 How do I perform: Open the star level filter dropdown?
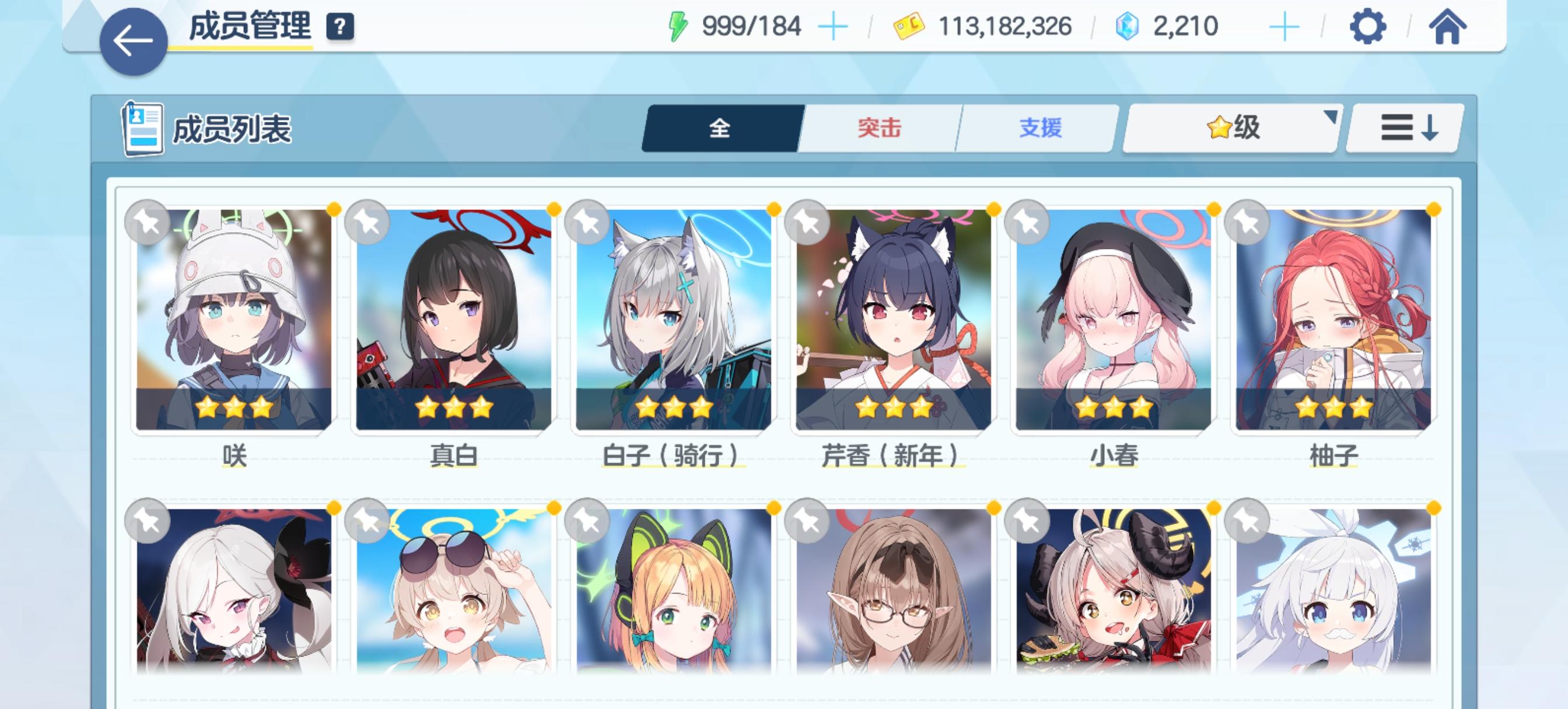pos(1229,127)
